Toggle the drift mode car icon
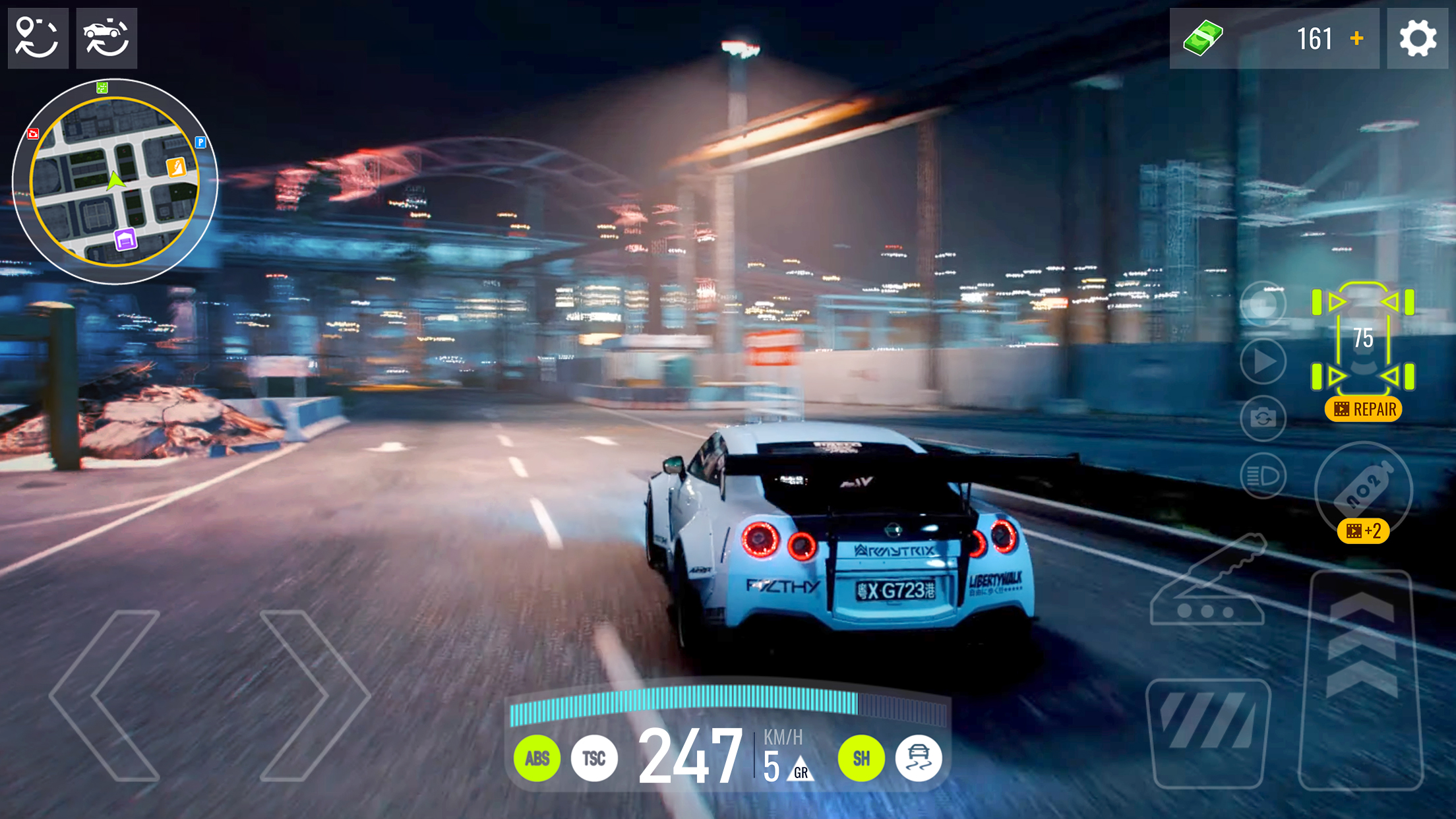 click(x=919, y=758)
